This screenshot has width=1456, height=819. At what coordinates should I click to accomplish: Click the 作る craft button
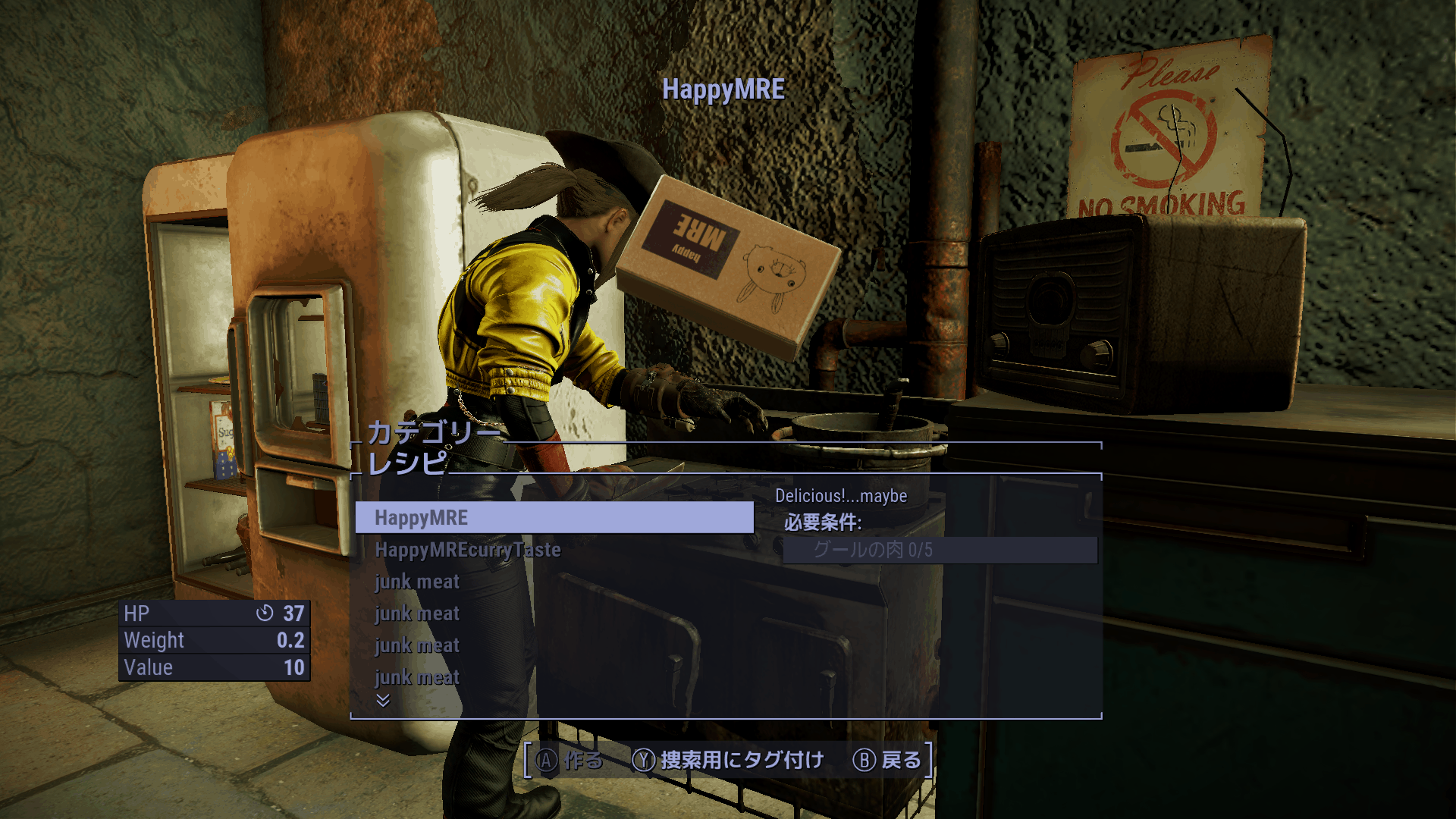pos(570,760)
